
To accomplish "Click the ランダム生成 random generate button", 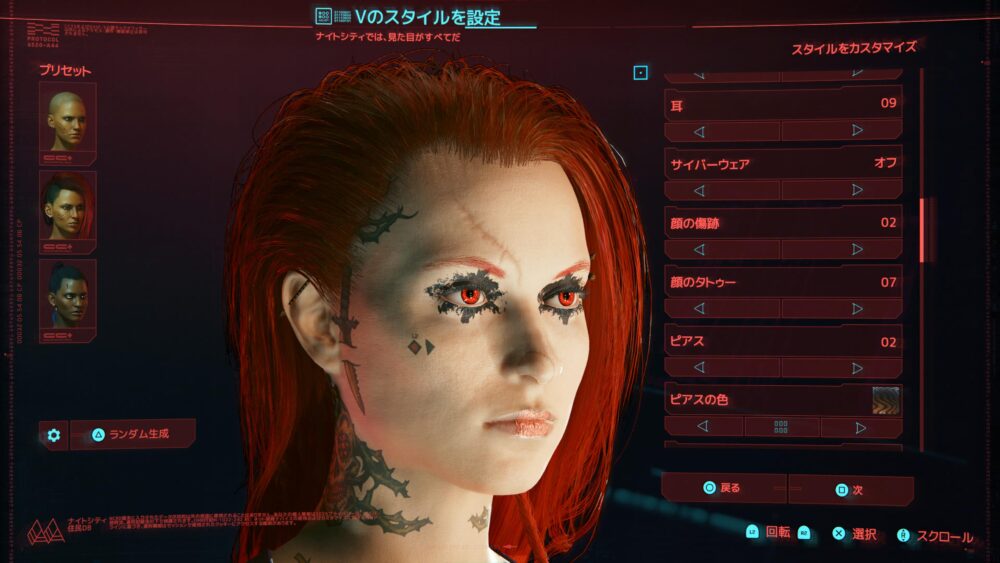I will pos(133,434).
